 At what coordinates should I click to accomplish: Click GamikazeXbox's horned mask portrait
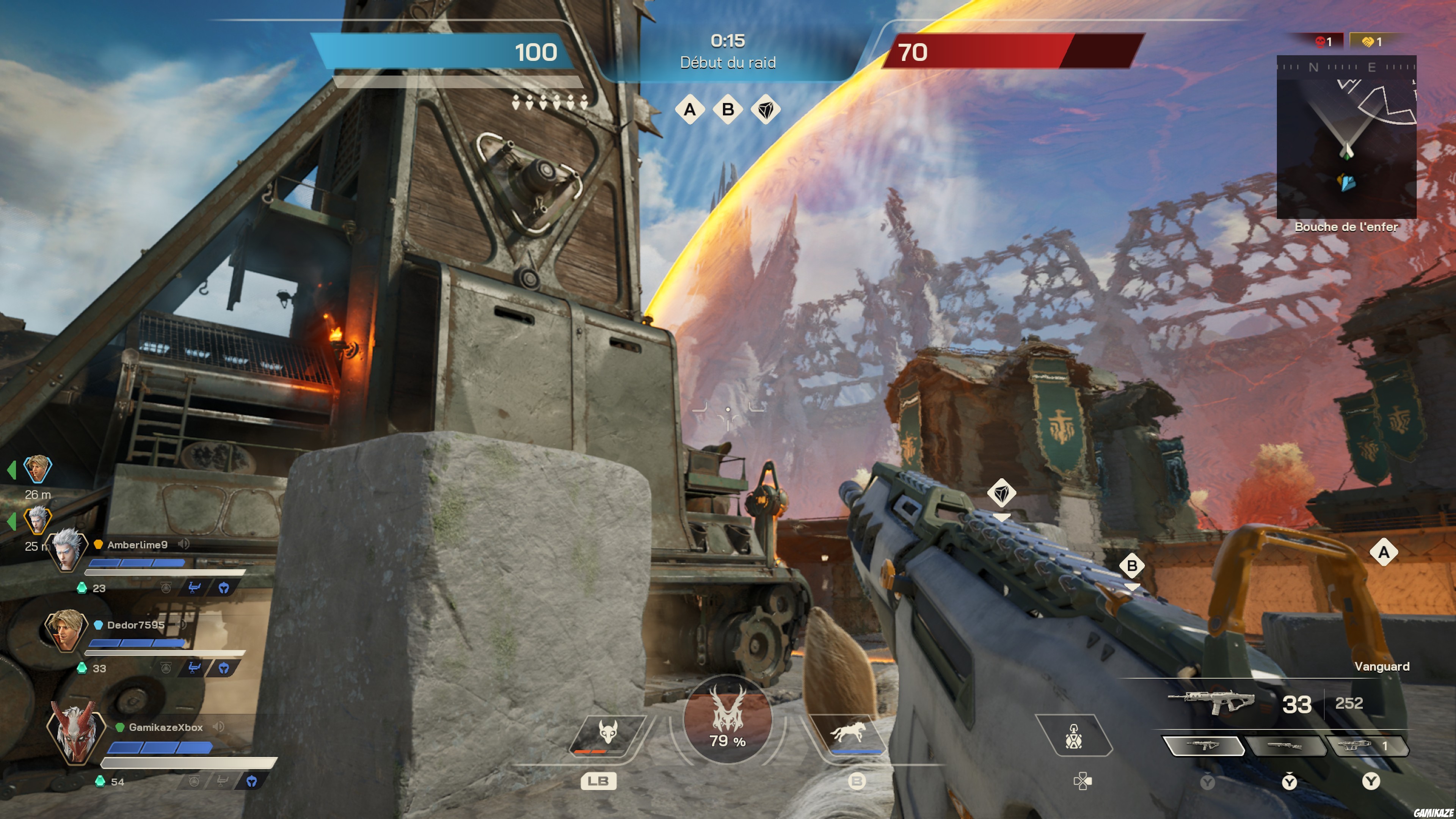76,732
